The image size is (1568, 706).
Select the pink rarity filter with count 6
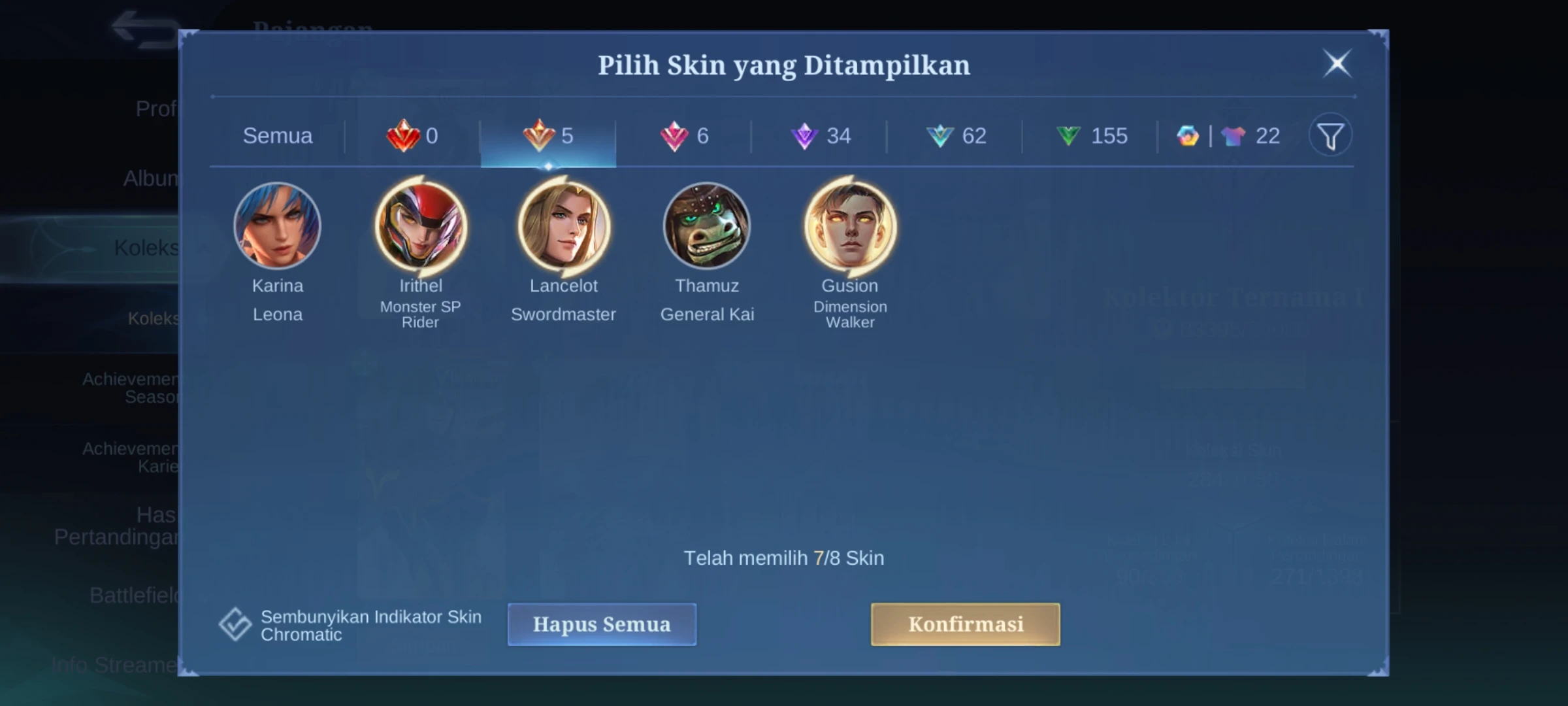click(685, 136)
